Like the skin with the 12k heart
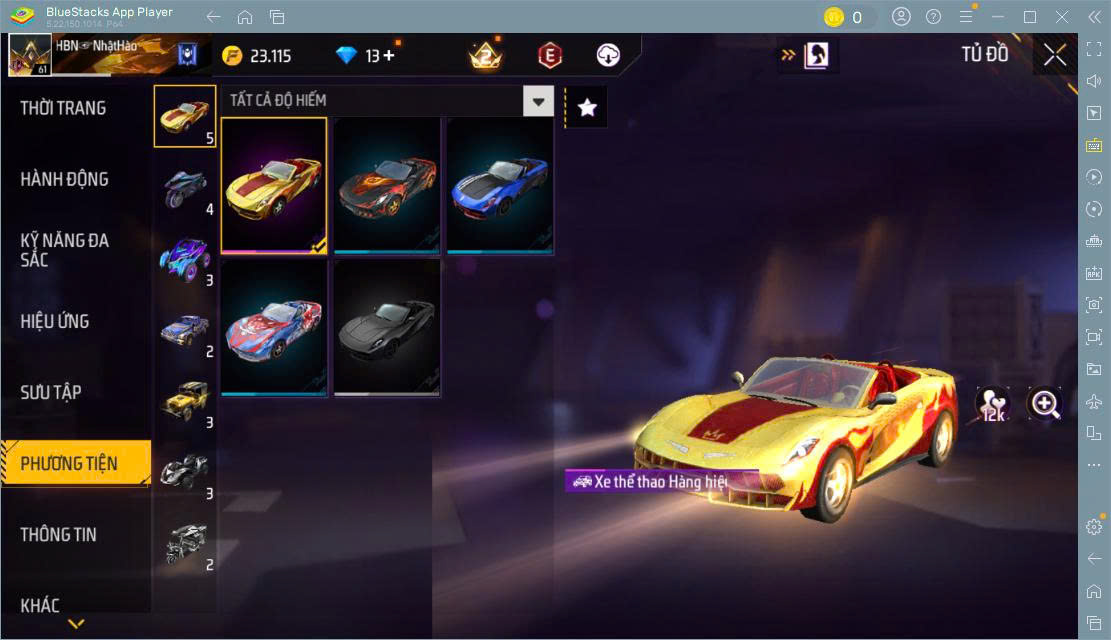This screenshot has height=640, width=1111. point(993,404)
